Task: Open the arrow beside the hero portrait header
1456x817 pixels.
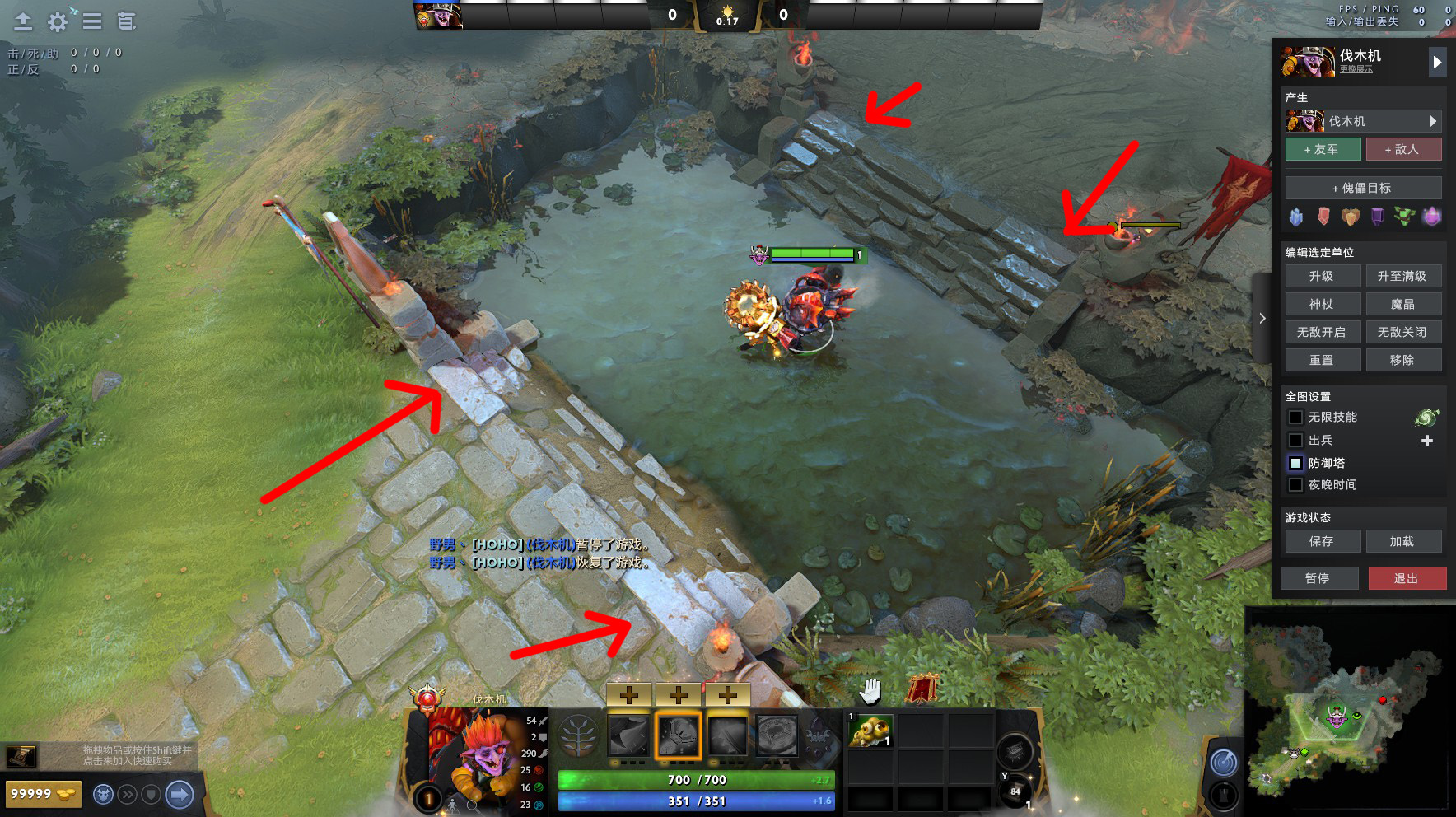Action: click(x=1438, y=61)
